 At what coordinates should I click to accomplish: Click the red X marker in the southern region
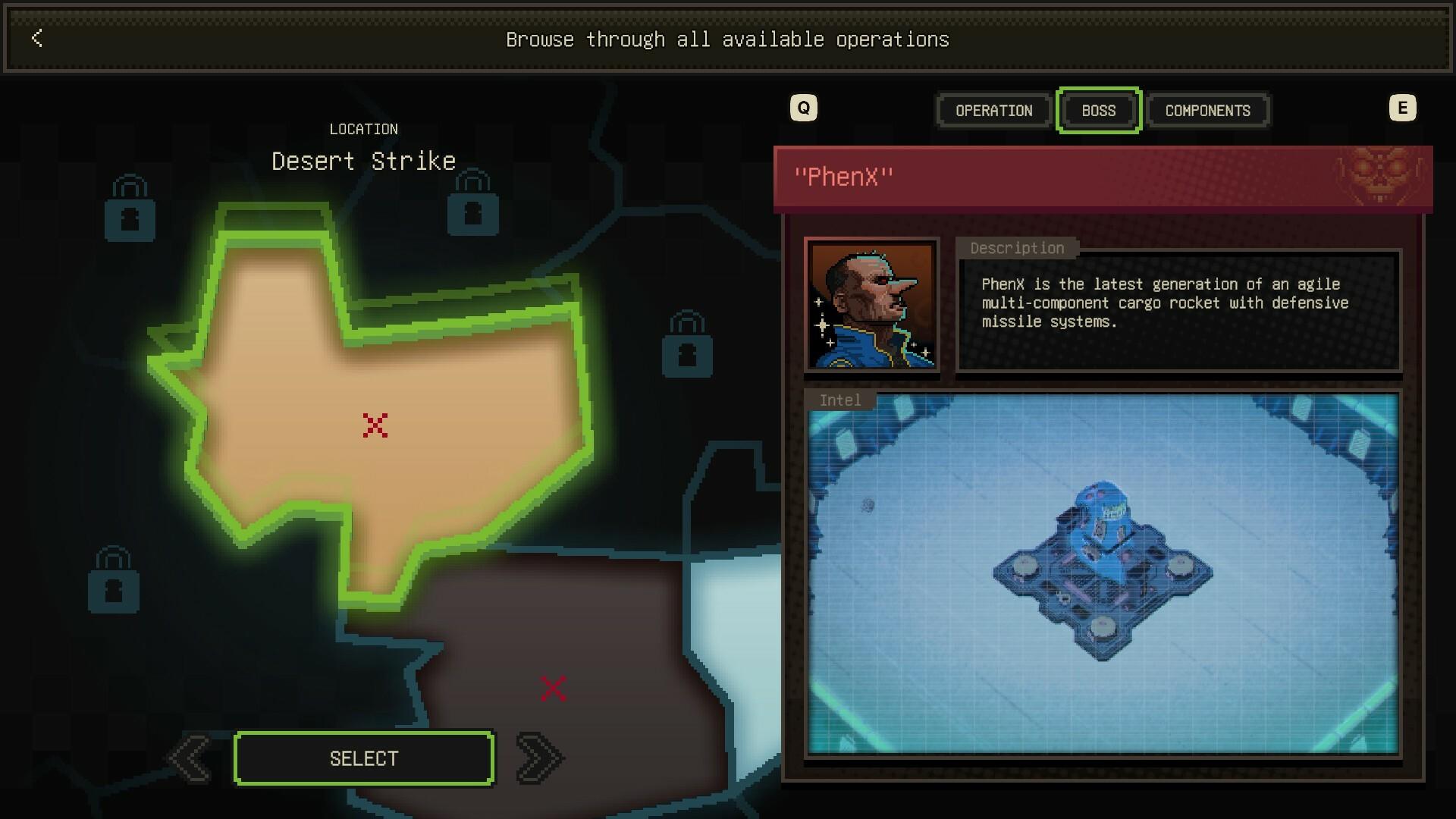coord(553,687)
